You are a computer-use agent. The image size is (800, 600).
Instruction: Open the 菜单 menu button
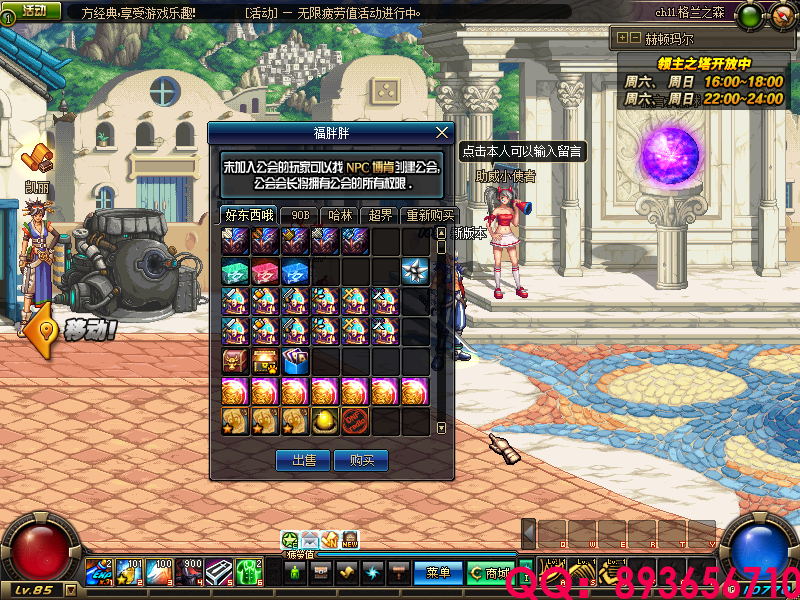437,573
